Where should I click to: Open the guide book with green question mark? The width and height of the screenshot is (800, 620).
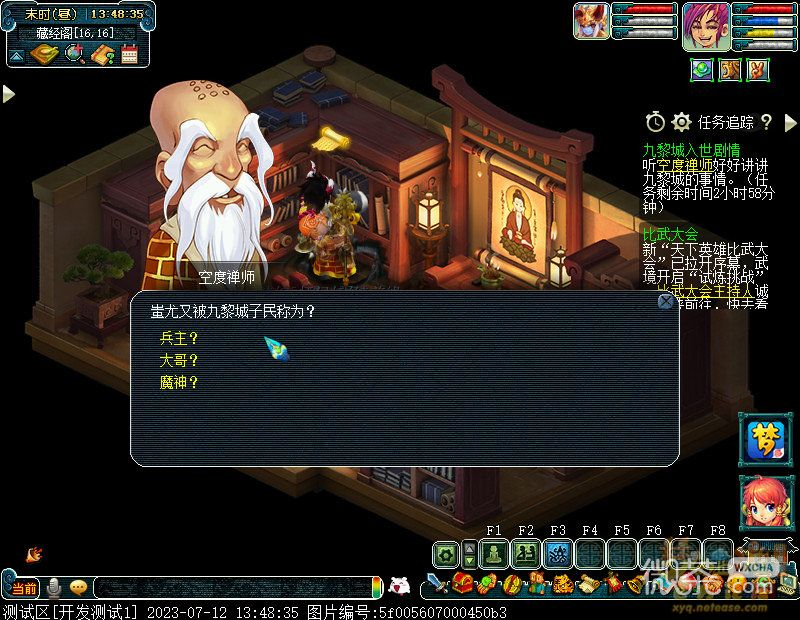tap(102, 54)
